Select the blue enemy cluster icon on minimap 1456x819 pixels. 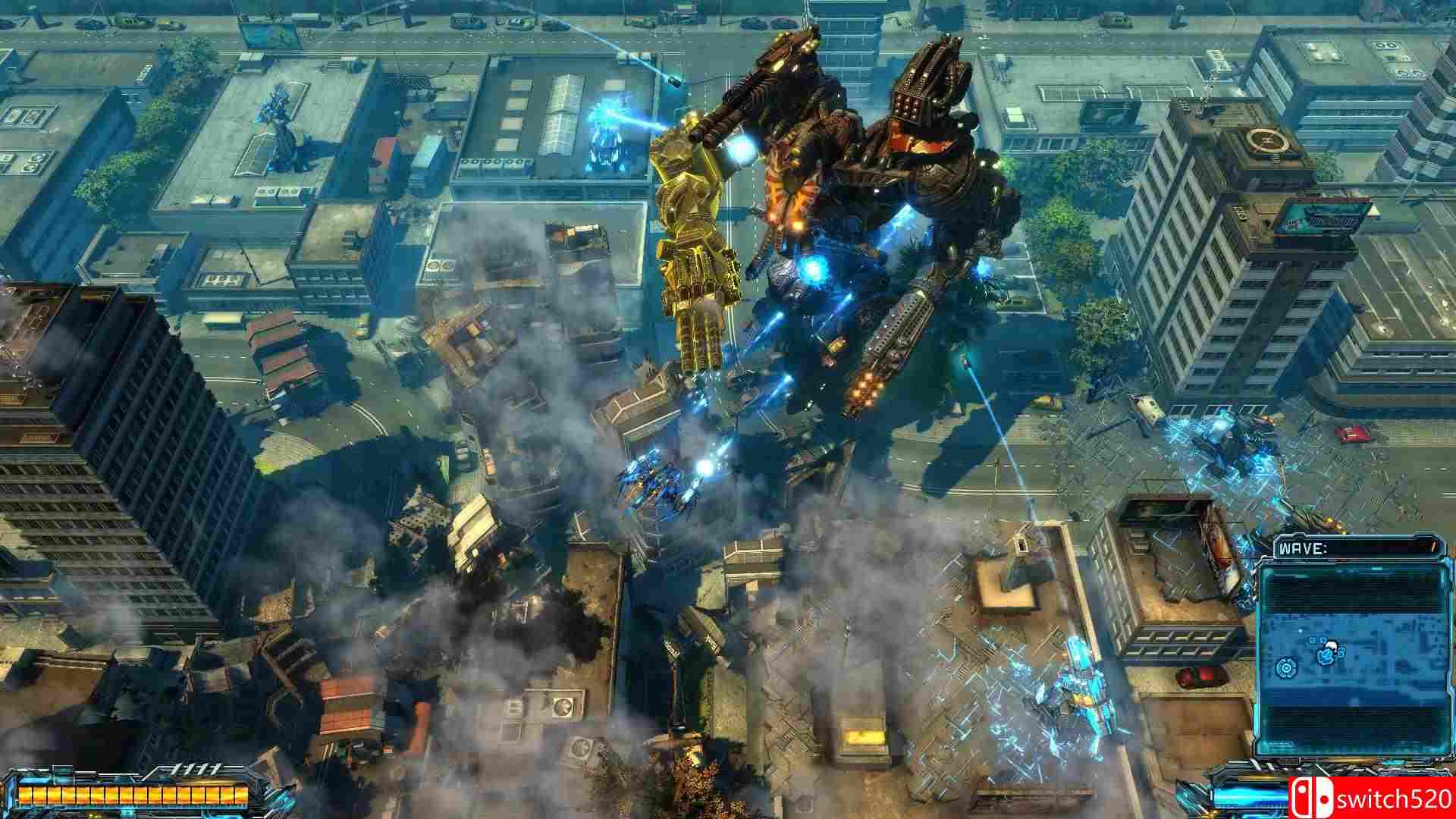[x=1327, y=655]
